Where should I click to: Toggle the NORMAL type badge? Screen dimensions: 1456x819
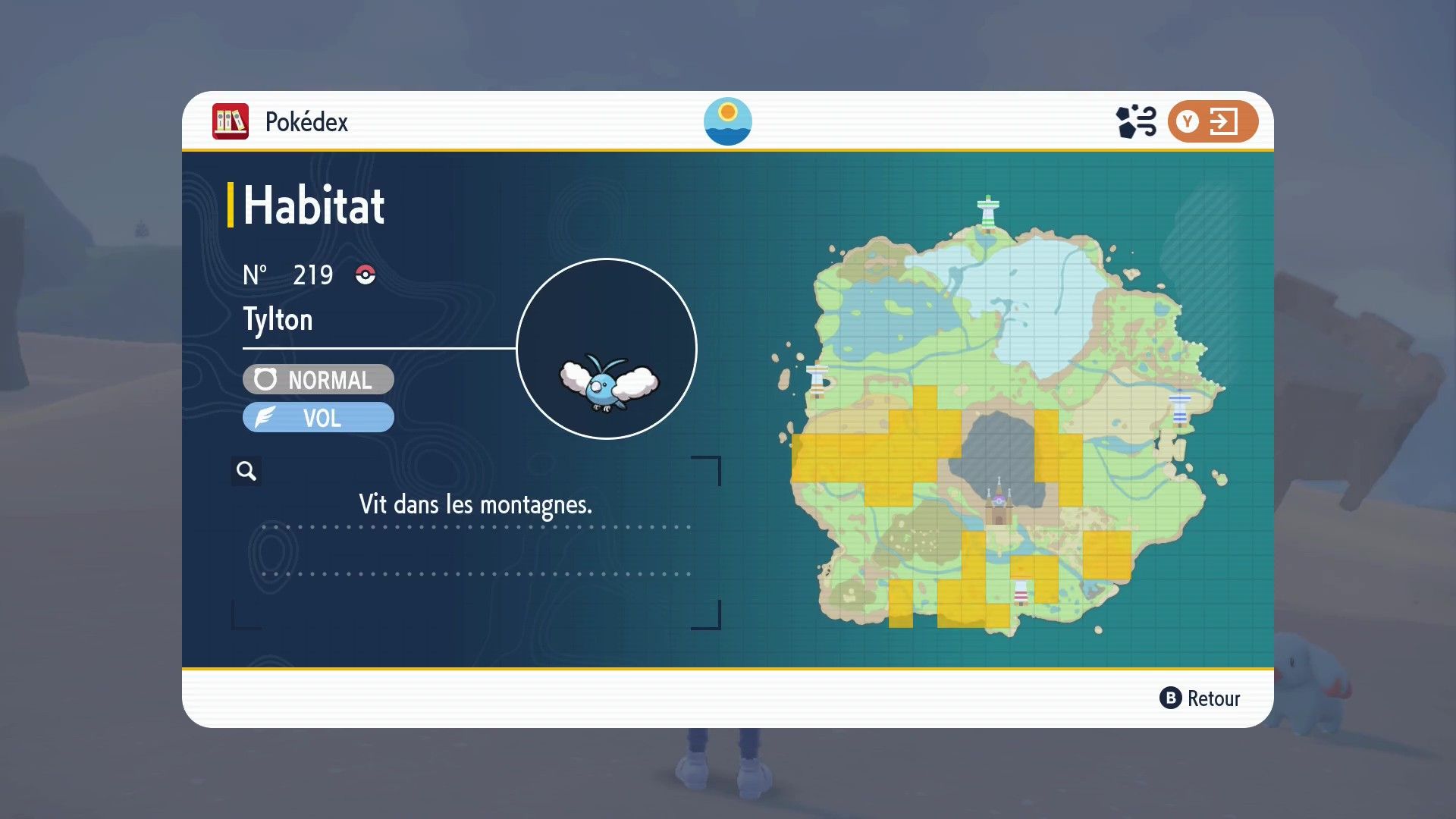pyautogui.click(x=318, y=379)
